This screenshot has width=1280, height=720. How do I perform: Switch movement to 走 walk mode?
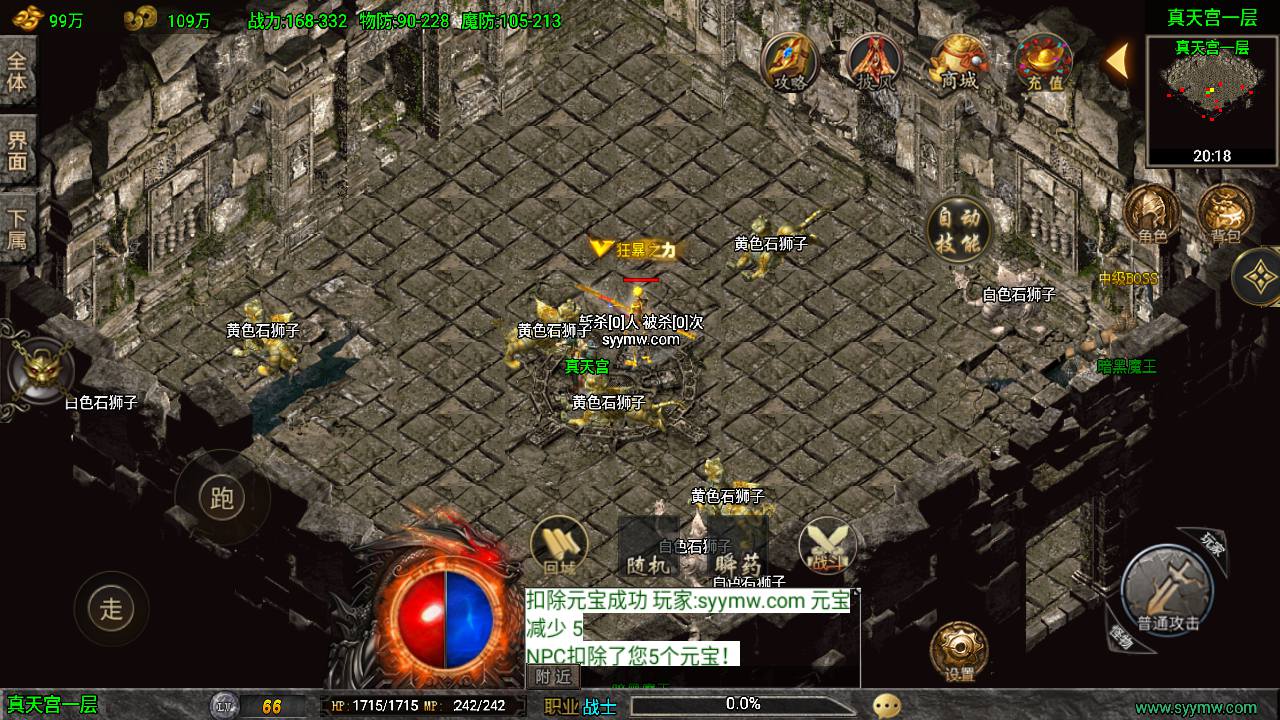111,606
